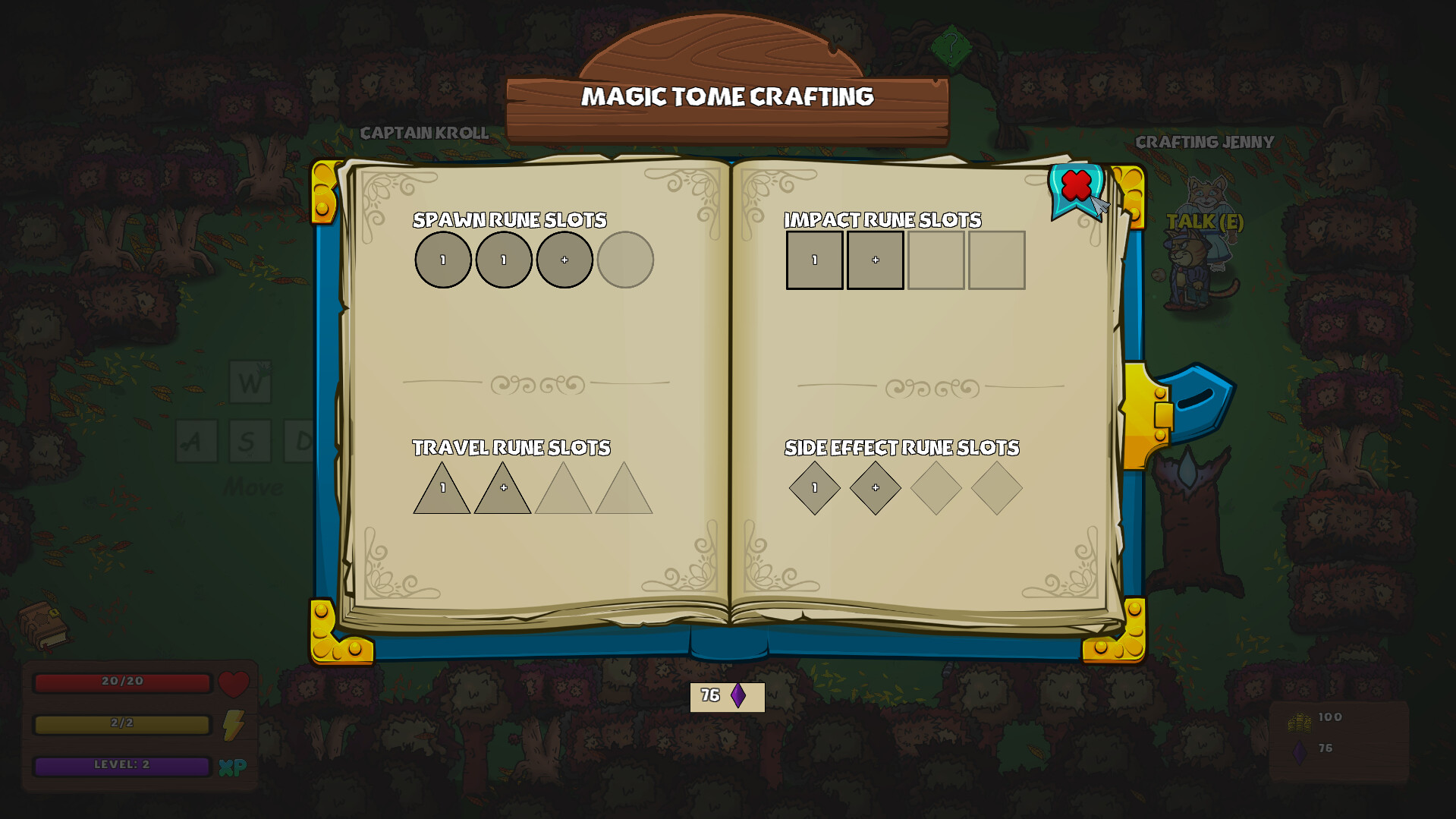The height and width of the screenshot is (819, 1456).
Task: Click the Side Effect diamond marked with a plus
Action: tap(875, 488)
